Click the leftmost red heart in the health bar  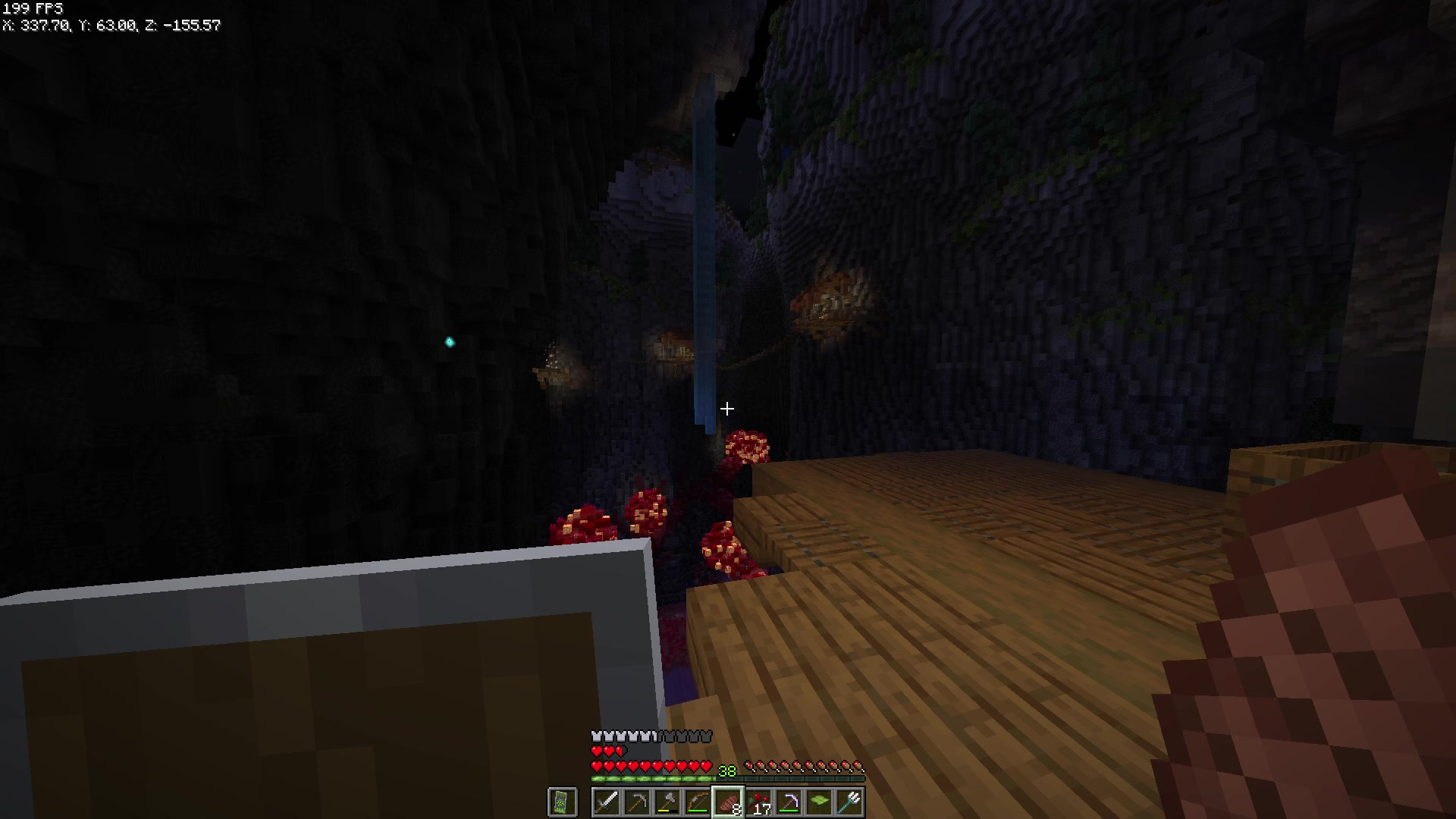(x=597, y=767)
